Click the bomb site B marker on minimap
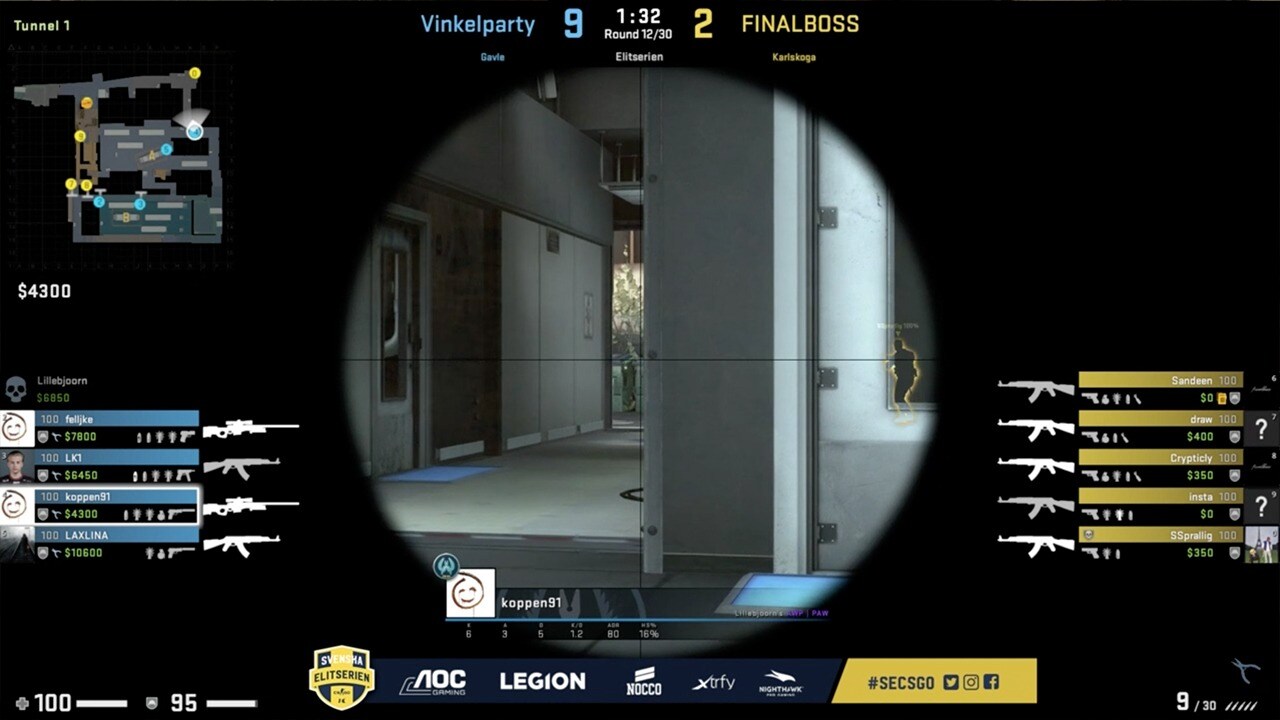Screen dimensions: 1280x720 (x=125, y=218)
